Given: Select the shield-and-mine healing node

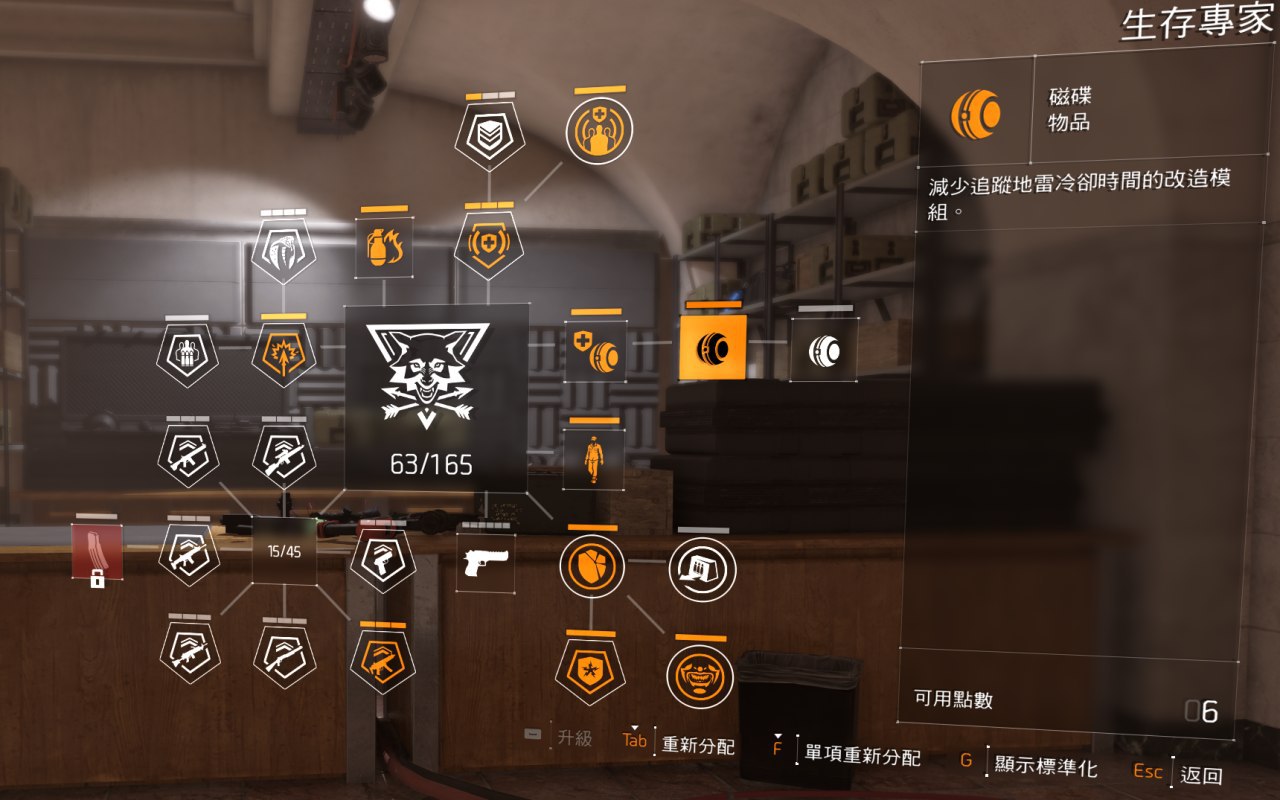Looking at the screenshot, I should pos(595,351).
